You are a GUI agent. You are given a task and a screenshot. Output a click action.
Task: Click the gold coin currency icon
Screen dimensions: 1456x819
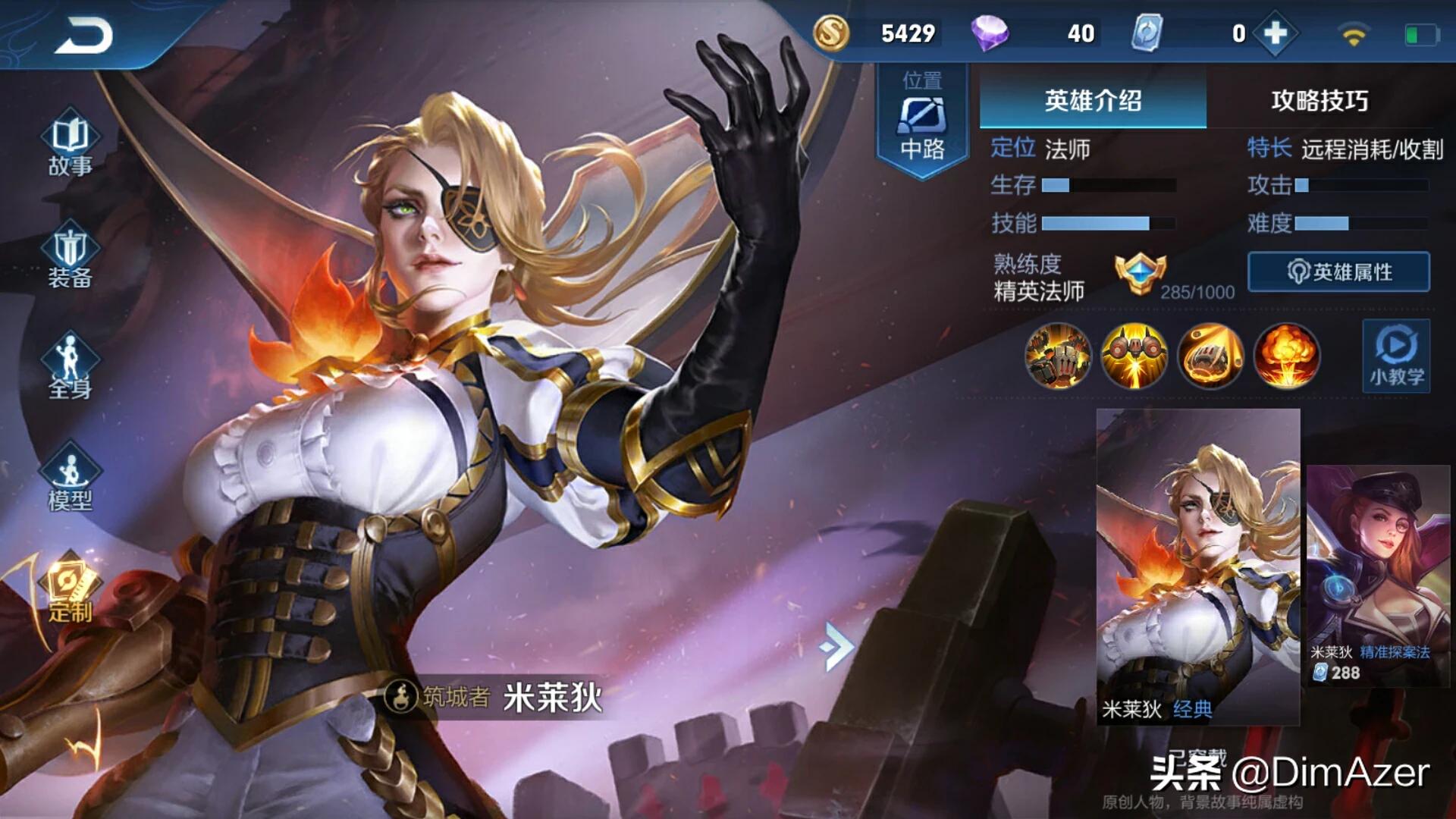coord(831,33)
